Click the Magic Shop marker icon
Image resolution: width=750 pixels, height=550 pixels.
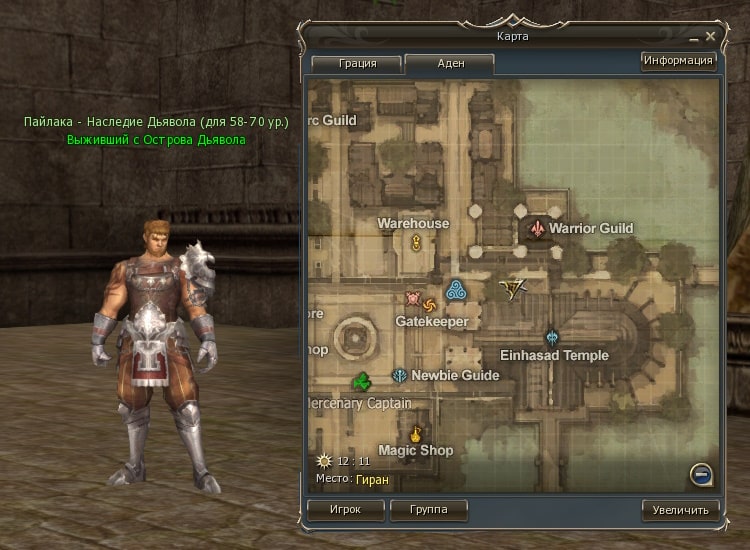416,434
